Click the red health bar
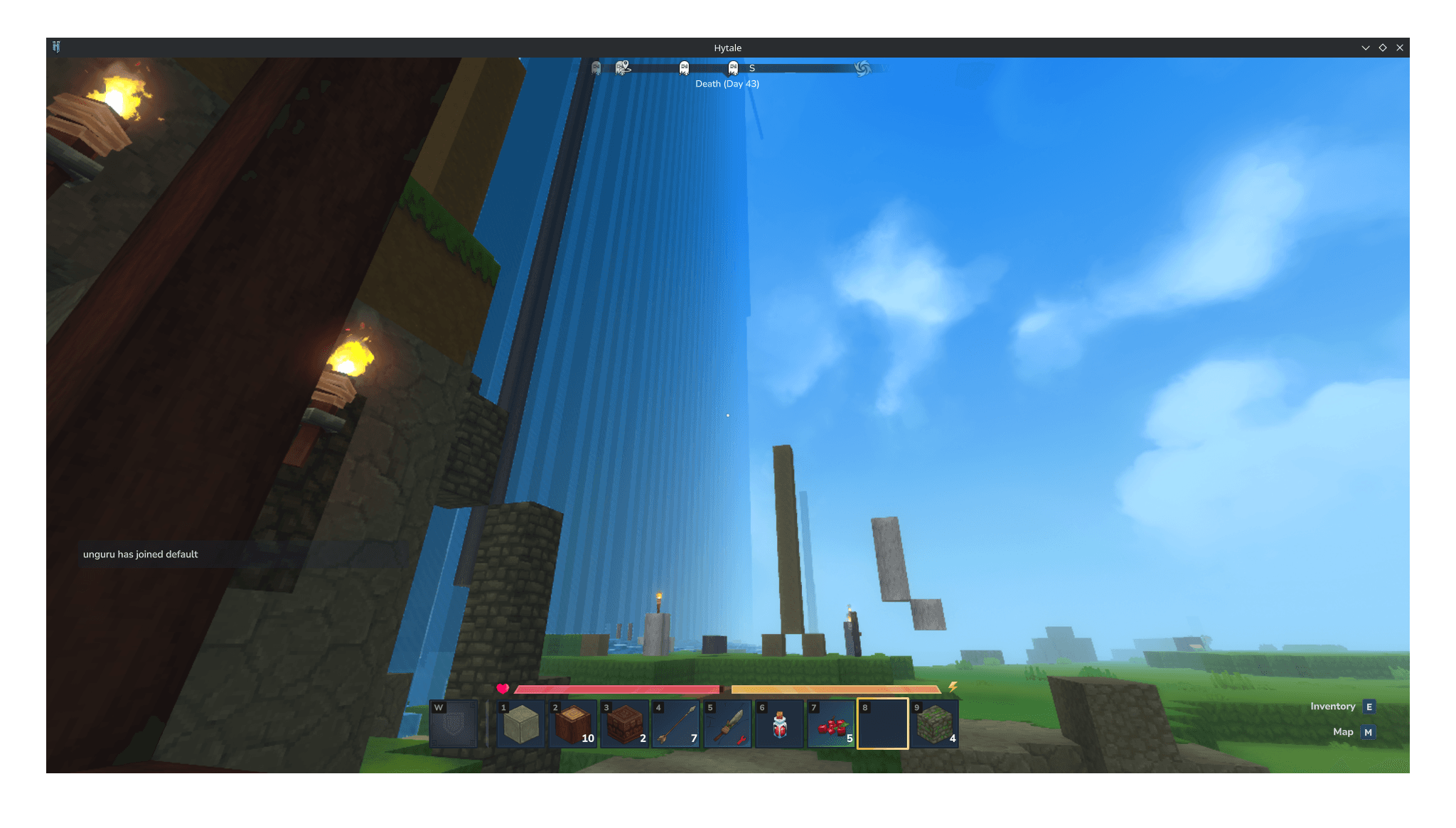 coord(619,689)
